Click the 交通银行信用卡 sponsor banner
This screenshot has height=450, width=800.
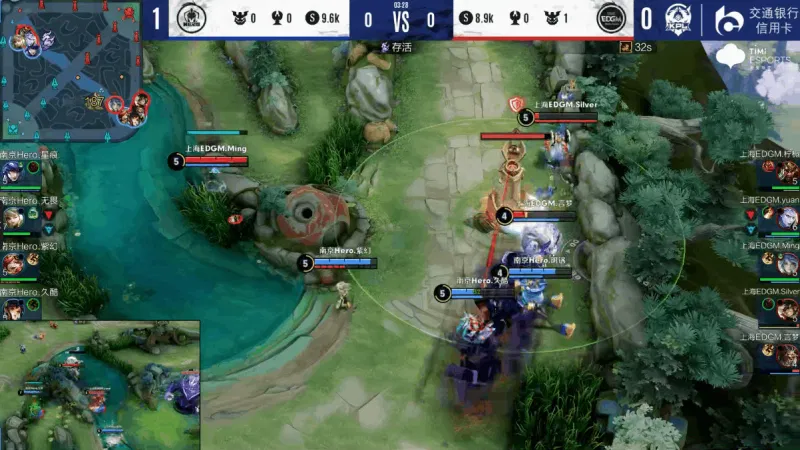[757, 18]
